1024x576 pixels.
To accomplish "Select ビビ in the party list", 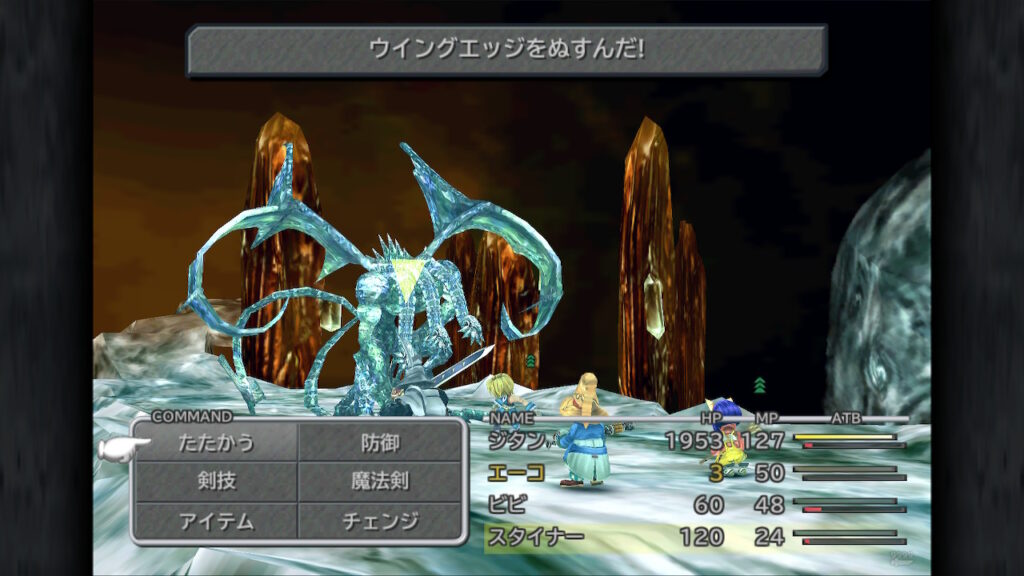I will [507, 504].
